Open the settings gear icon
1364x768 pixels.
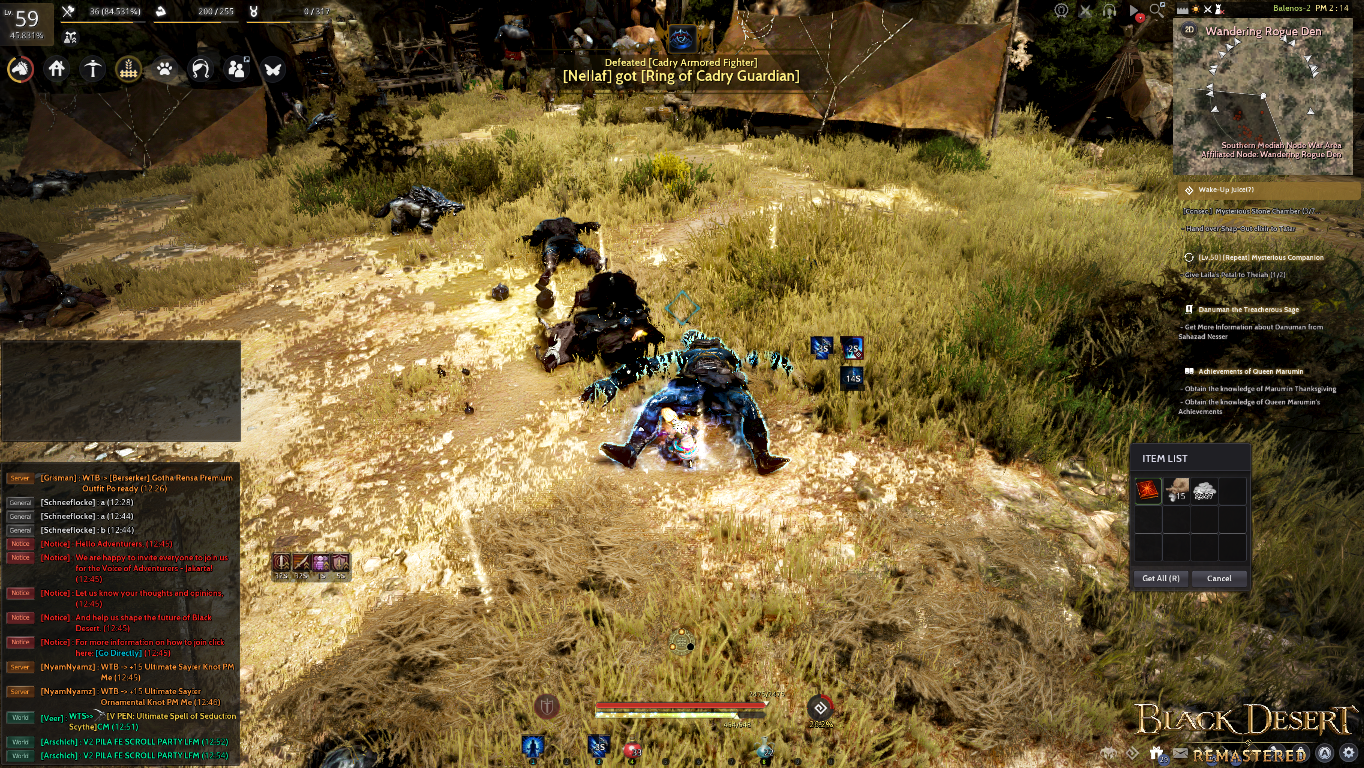tap(1348, 752)
